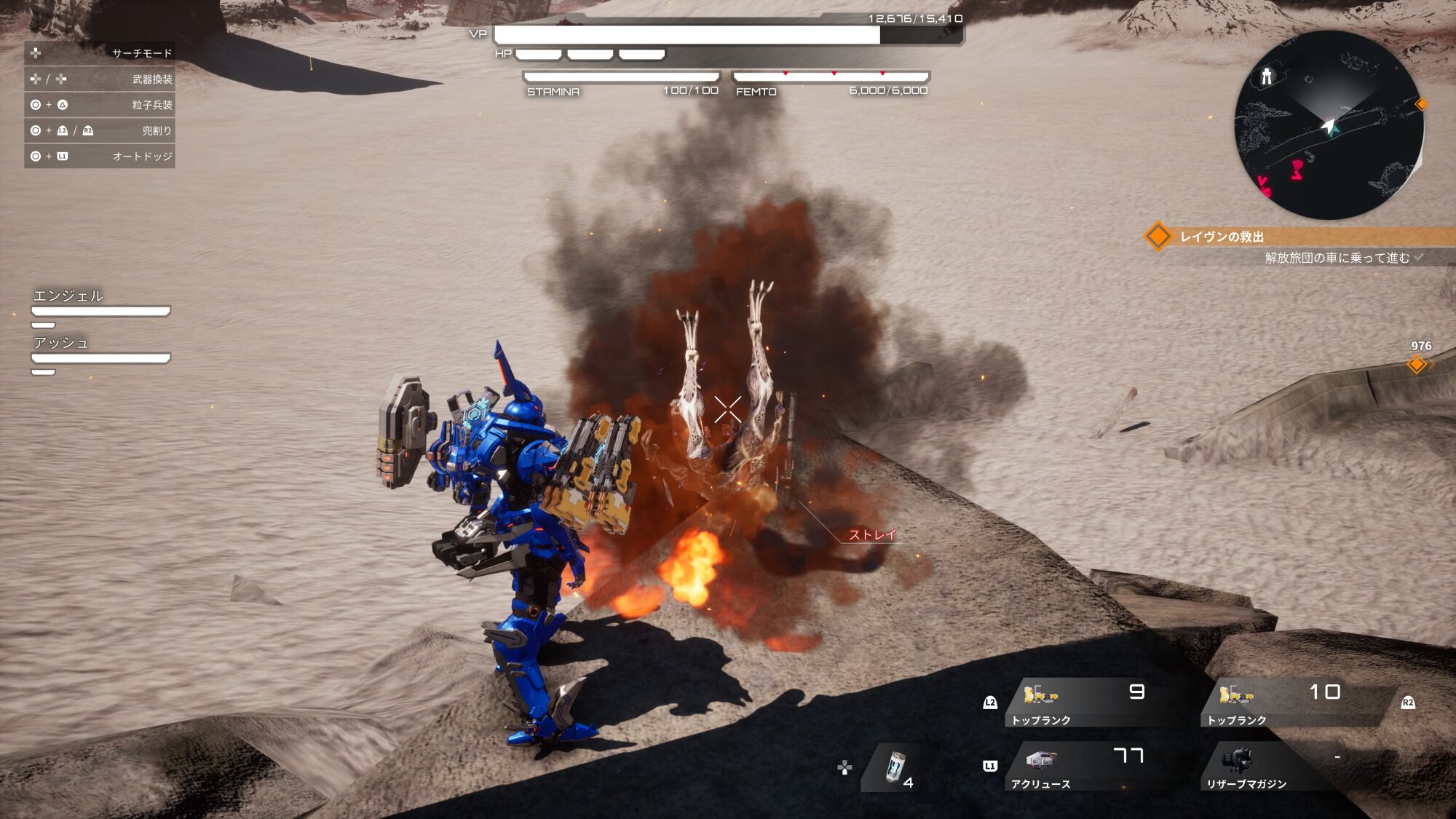Screen dimensions: 1456x819
Task: Click the orange diamond marker on the minimap edge
Action: pos(1421,104)
